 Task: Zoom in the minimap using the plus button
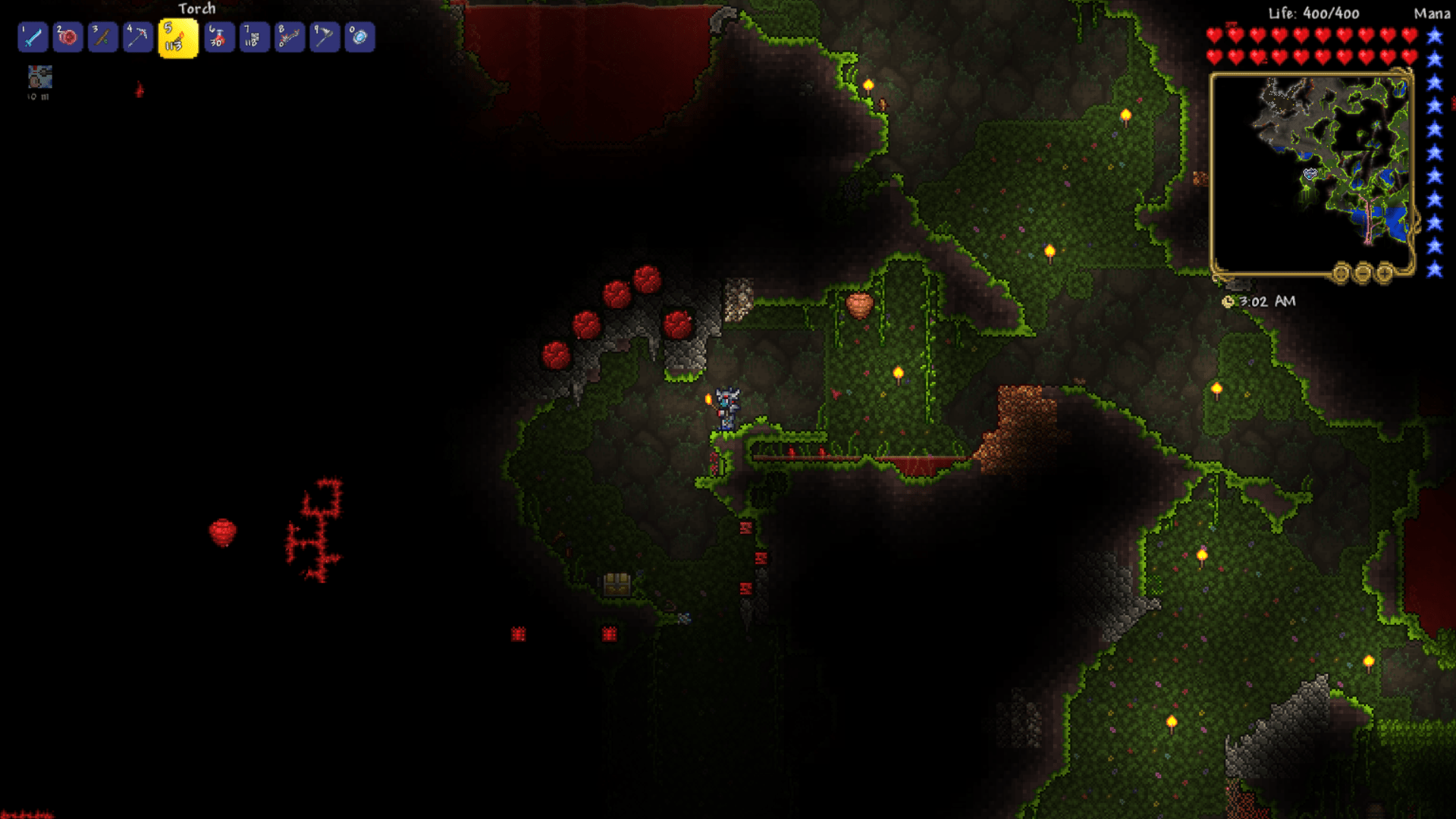1385,273
